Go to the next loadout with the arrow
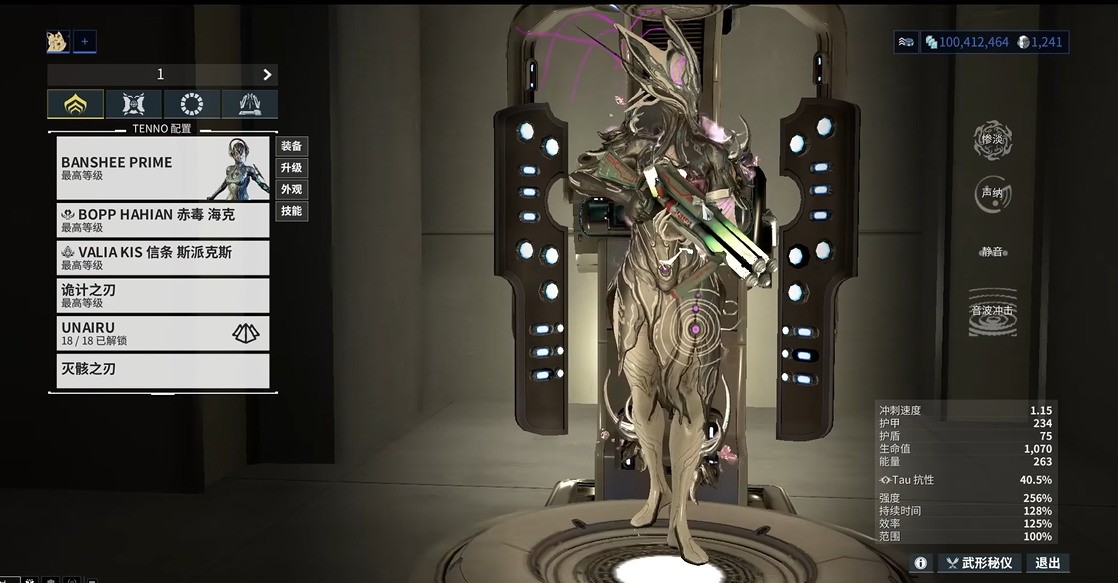The image size is (1118, 583). point(267,75)
